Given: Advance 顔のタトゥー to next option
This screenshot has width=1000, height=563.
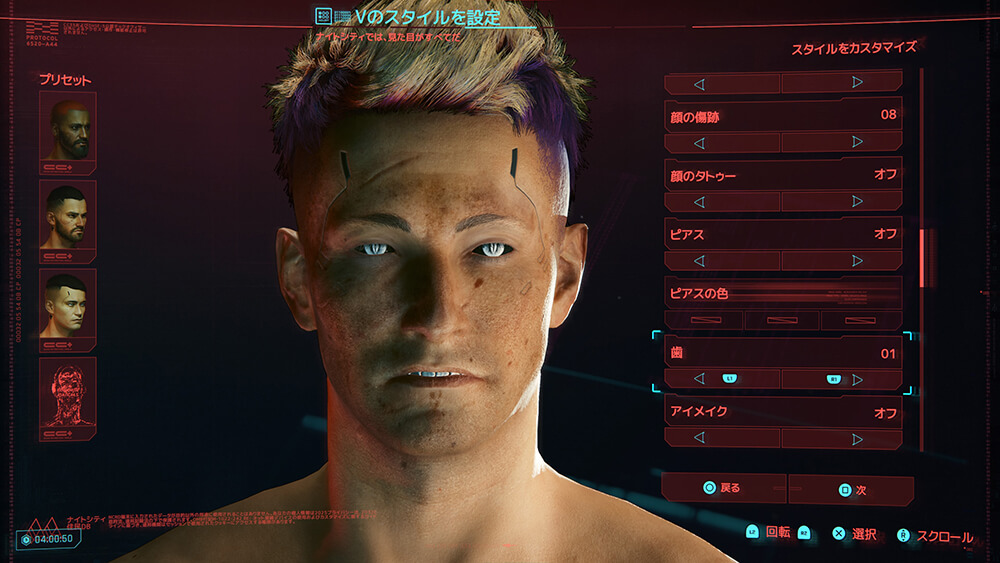Looking at the screenshot, I should (857, 201).
